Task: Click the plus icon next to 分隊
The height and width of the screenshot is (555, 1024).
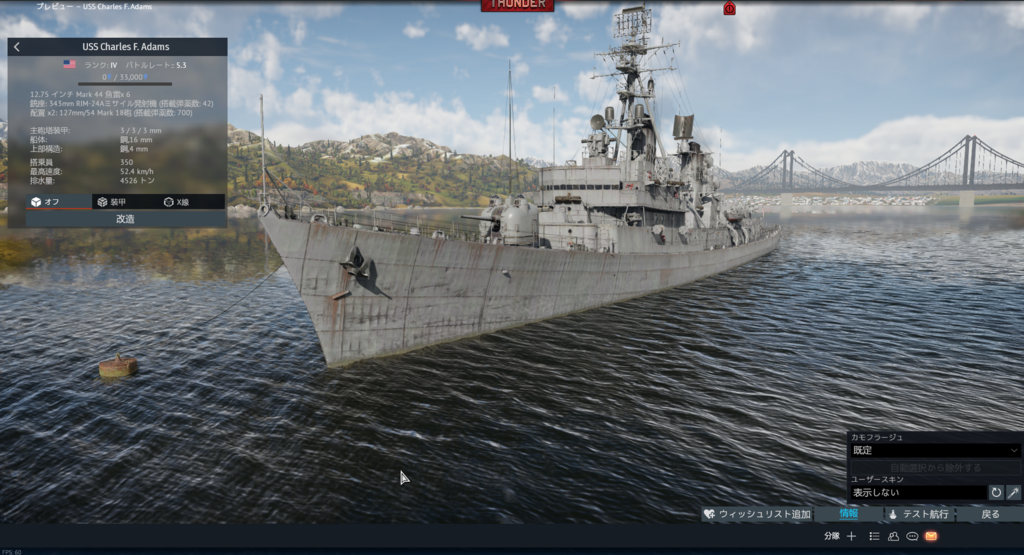Action: 851,536
